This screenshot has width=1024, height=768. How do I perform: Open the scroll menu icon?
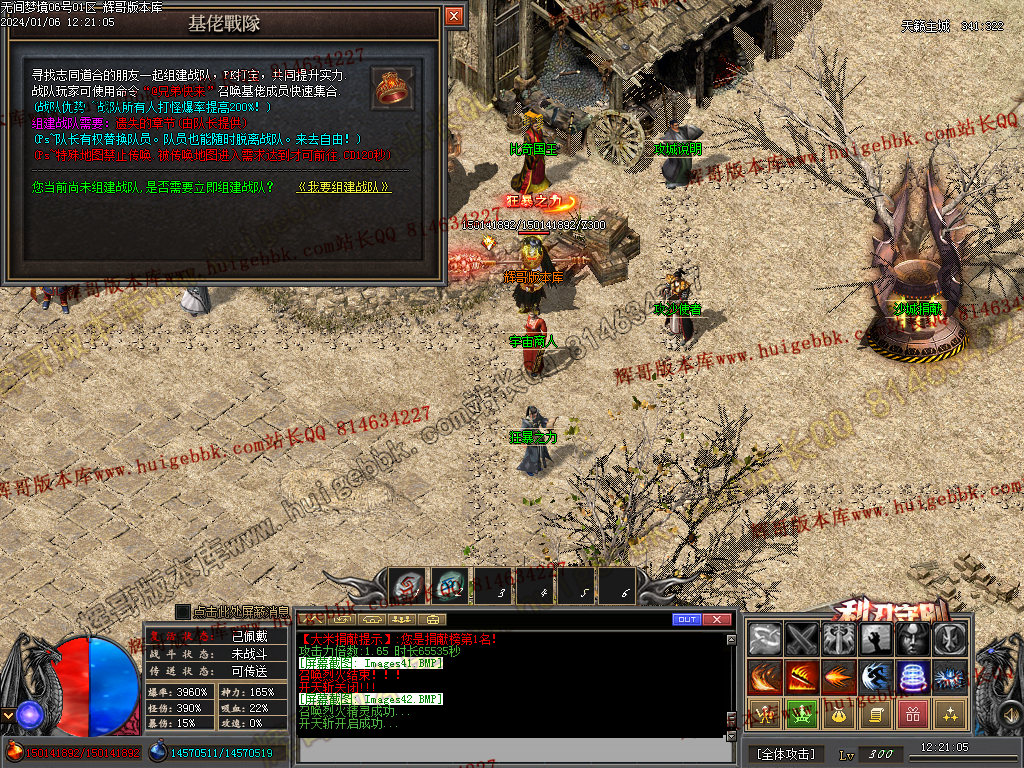[875, 714]
